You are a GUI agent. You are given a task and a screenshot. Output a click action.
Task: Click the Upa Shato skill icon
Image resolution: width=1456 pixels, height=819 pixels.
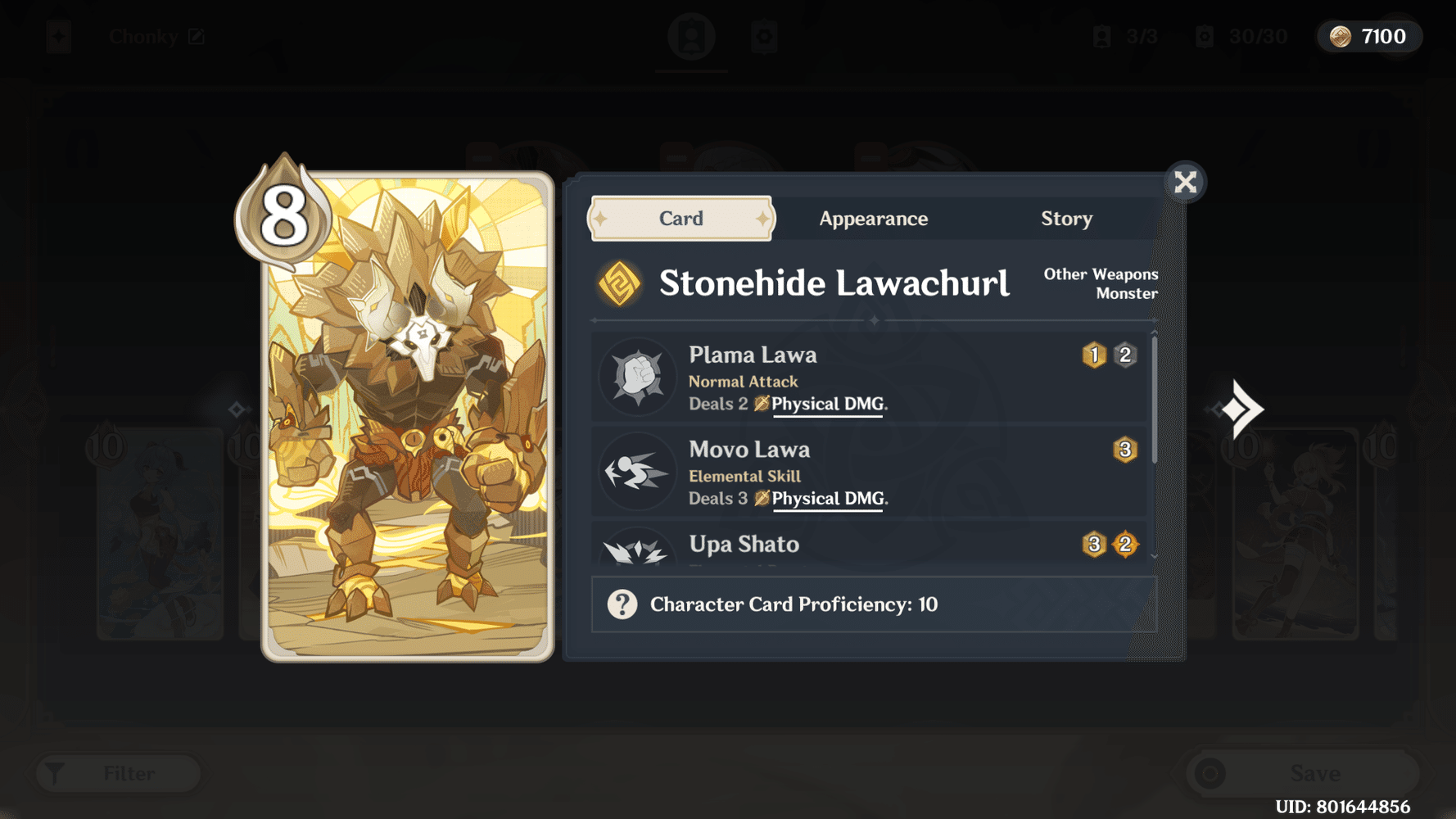coord(638,555)
